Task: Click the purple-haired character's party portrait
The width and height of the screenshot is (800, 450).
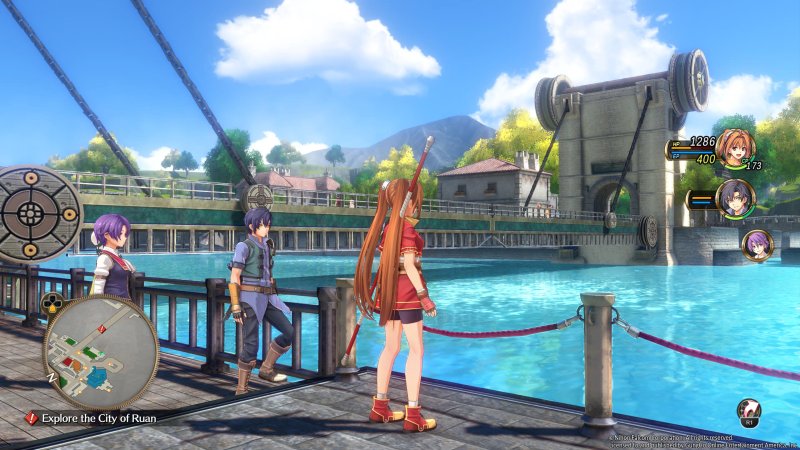Action: (757, 245)
